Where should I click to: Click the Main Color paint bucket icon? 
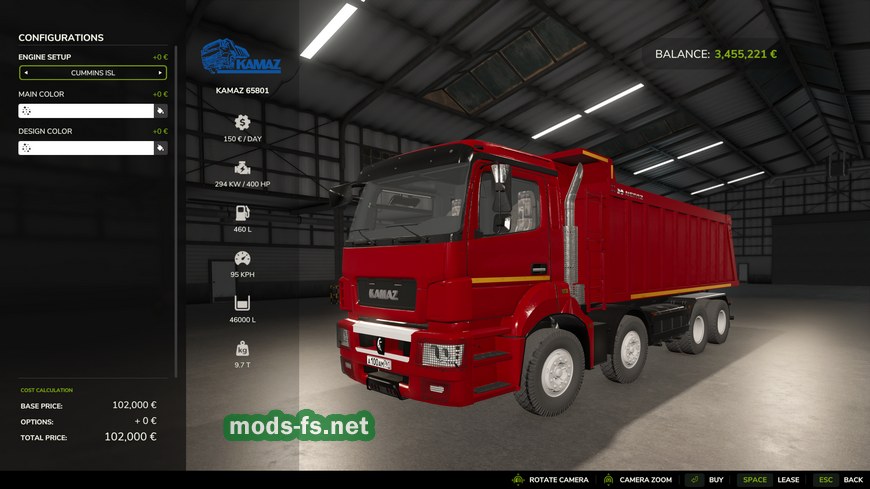[x=160, y=111]
